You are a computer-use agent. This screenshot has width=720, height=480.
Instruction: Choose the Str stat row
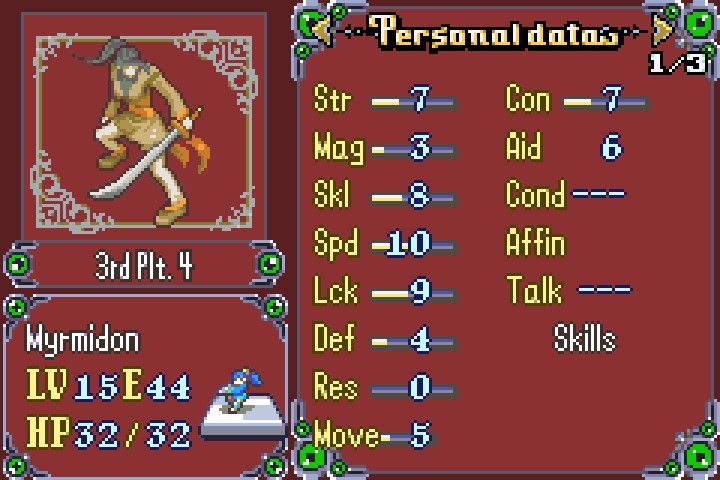pyautogui.click(x=384, y=99)
